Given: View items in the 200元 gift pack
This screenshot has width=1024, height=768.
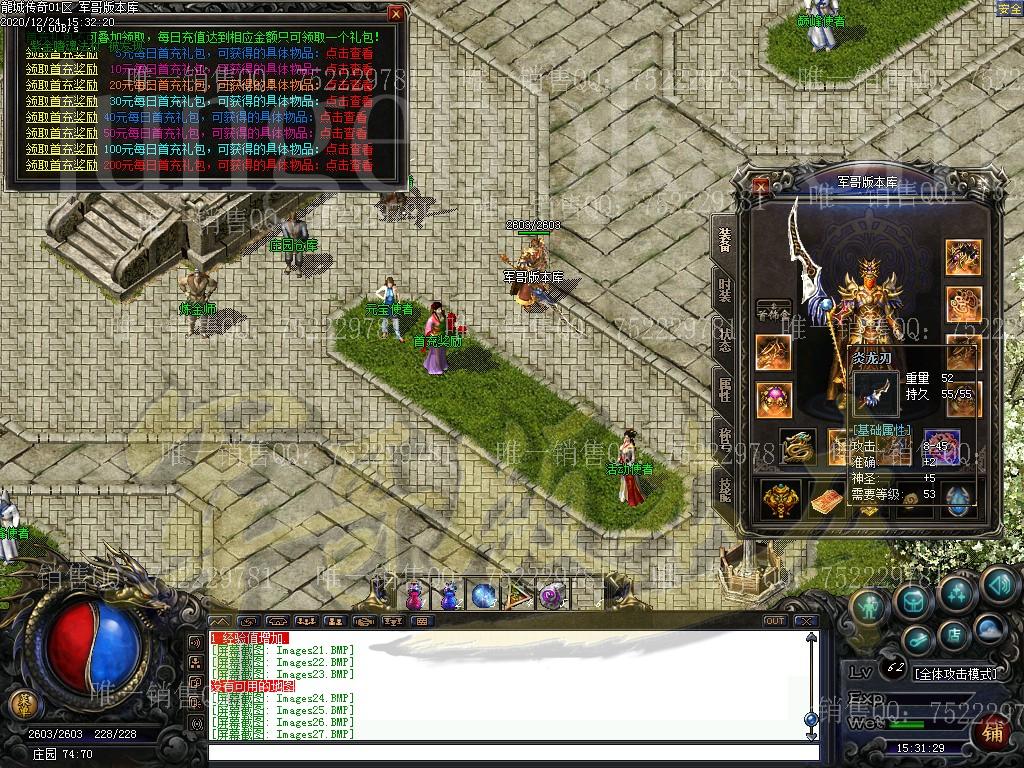Looking at the screenshot, I should (349, 165).
